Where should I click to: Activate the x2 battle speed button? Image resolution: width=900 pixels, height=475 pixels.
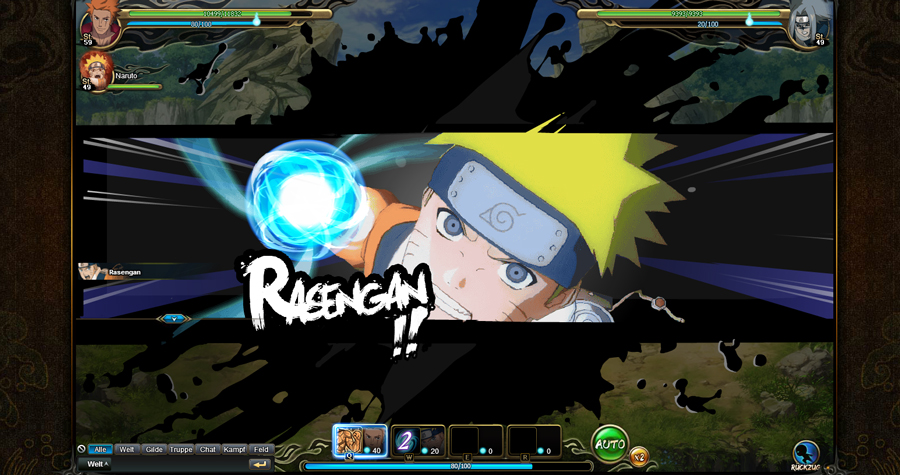639,456
